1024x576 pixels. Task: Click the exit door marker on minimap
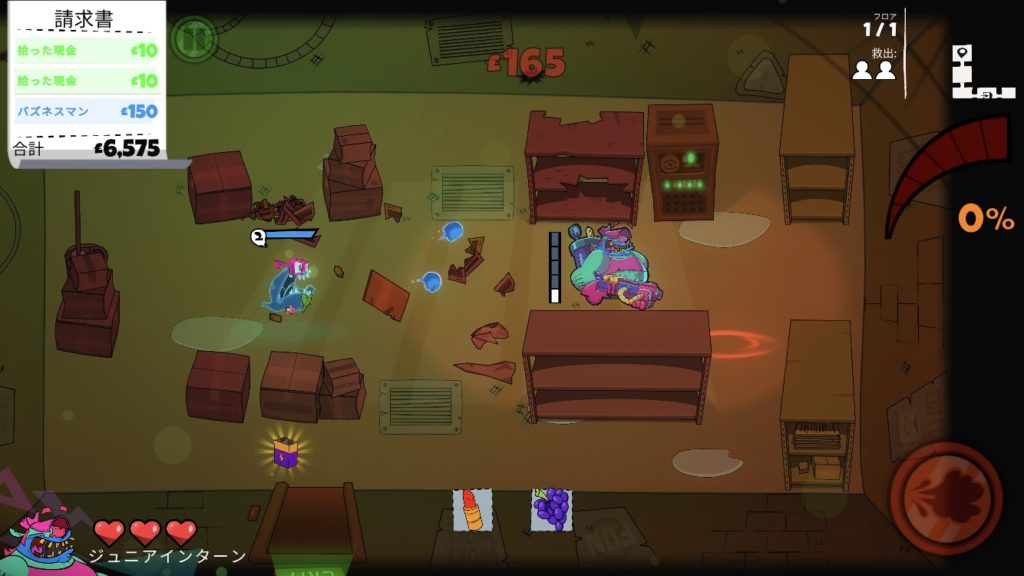[985, 94]
